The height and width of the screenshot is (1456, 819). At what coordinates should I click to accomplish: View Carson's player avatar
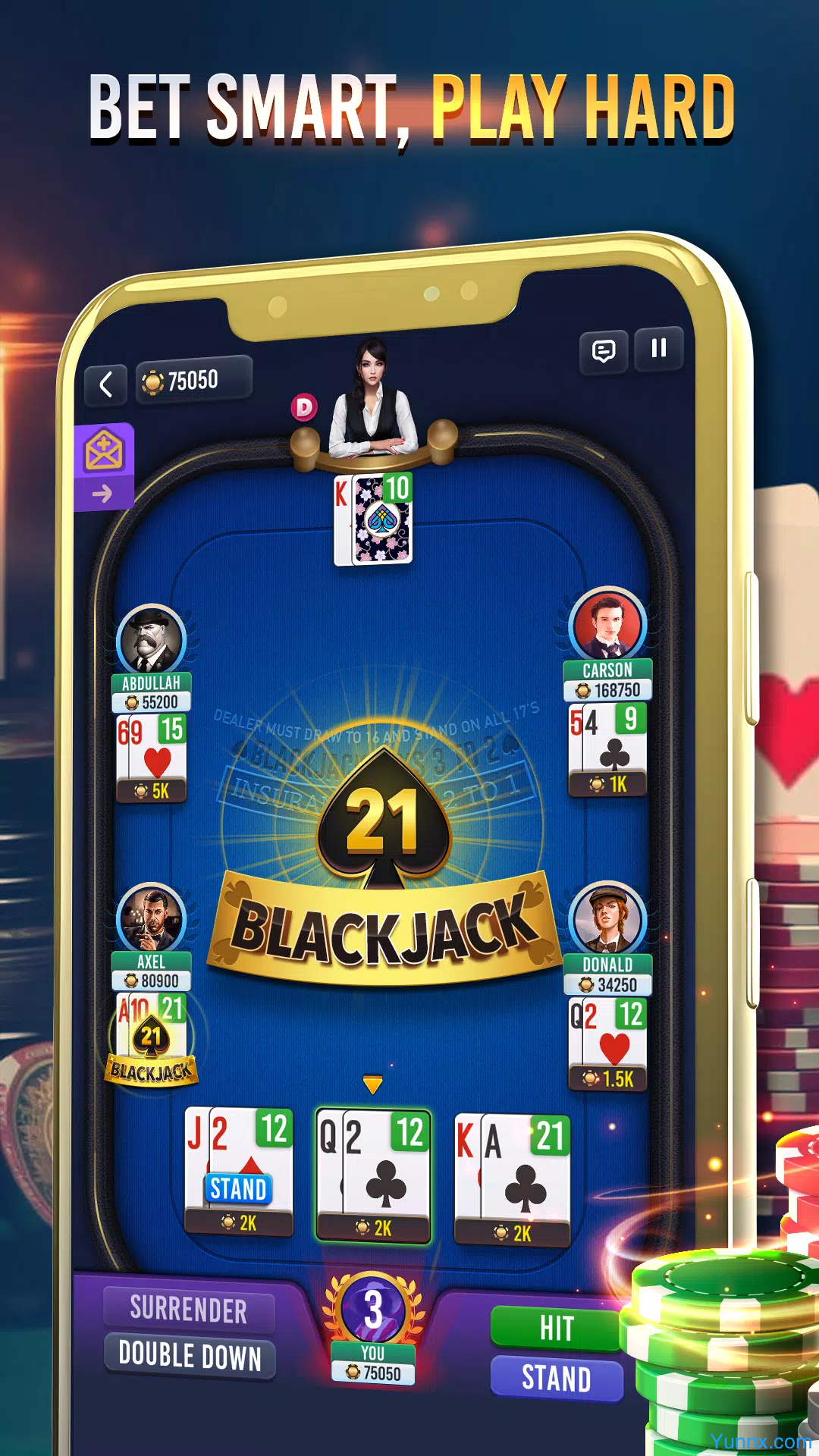click(x=607, y=626)
